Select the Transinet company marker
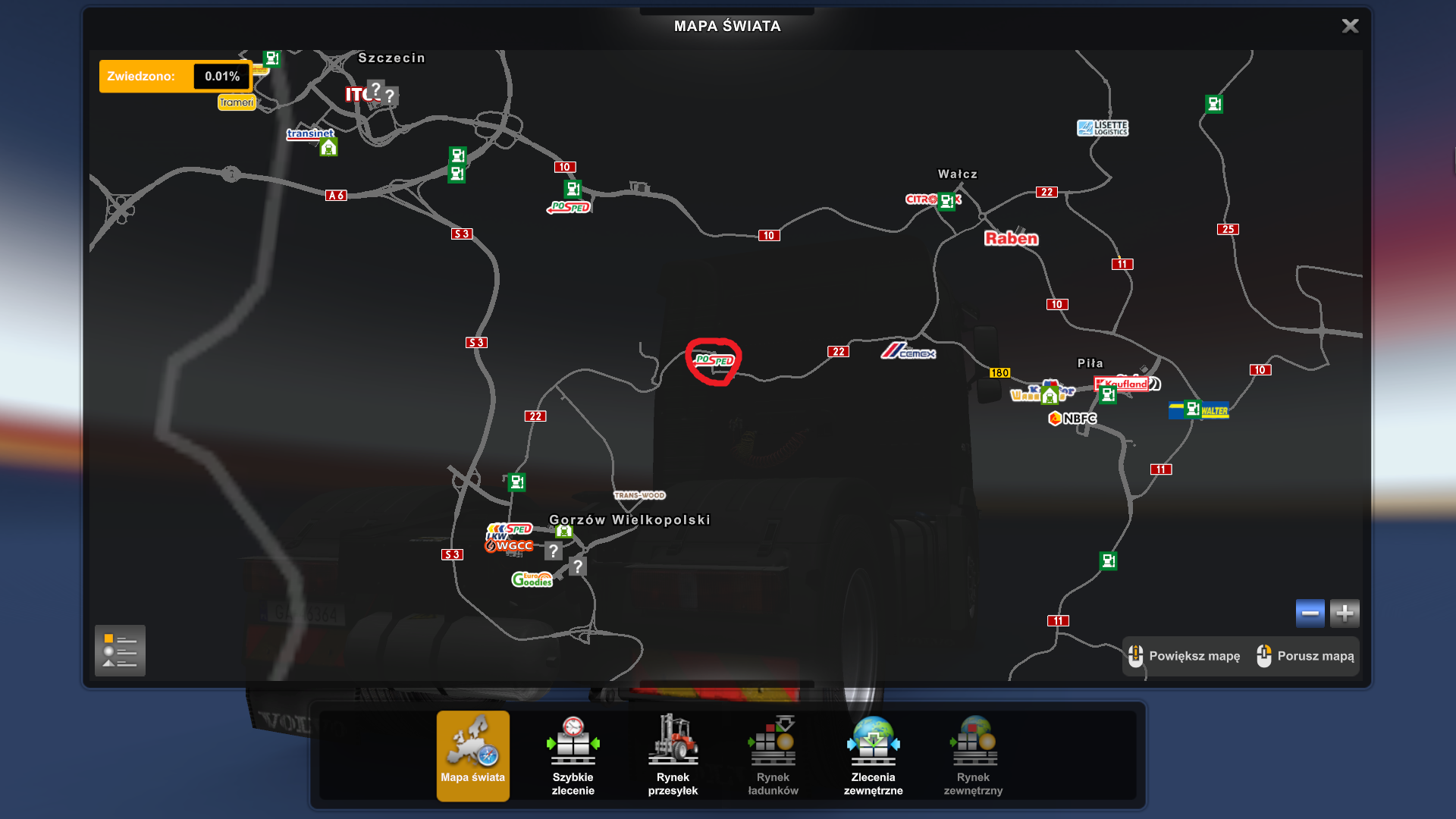Screen dimensions: 1456x819 (x=309, y=133)
